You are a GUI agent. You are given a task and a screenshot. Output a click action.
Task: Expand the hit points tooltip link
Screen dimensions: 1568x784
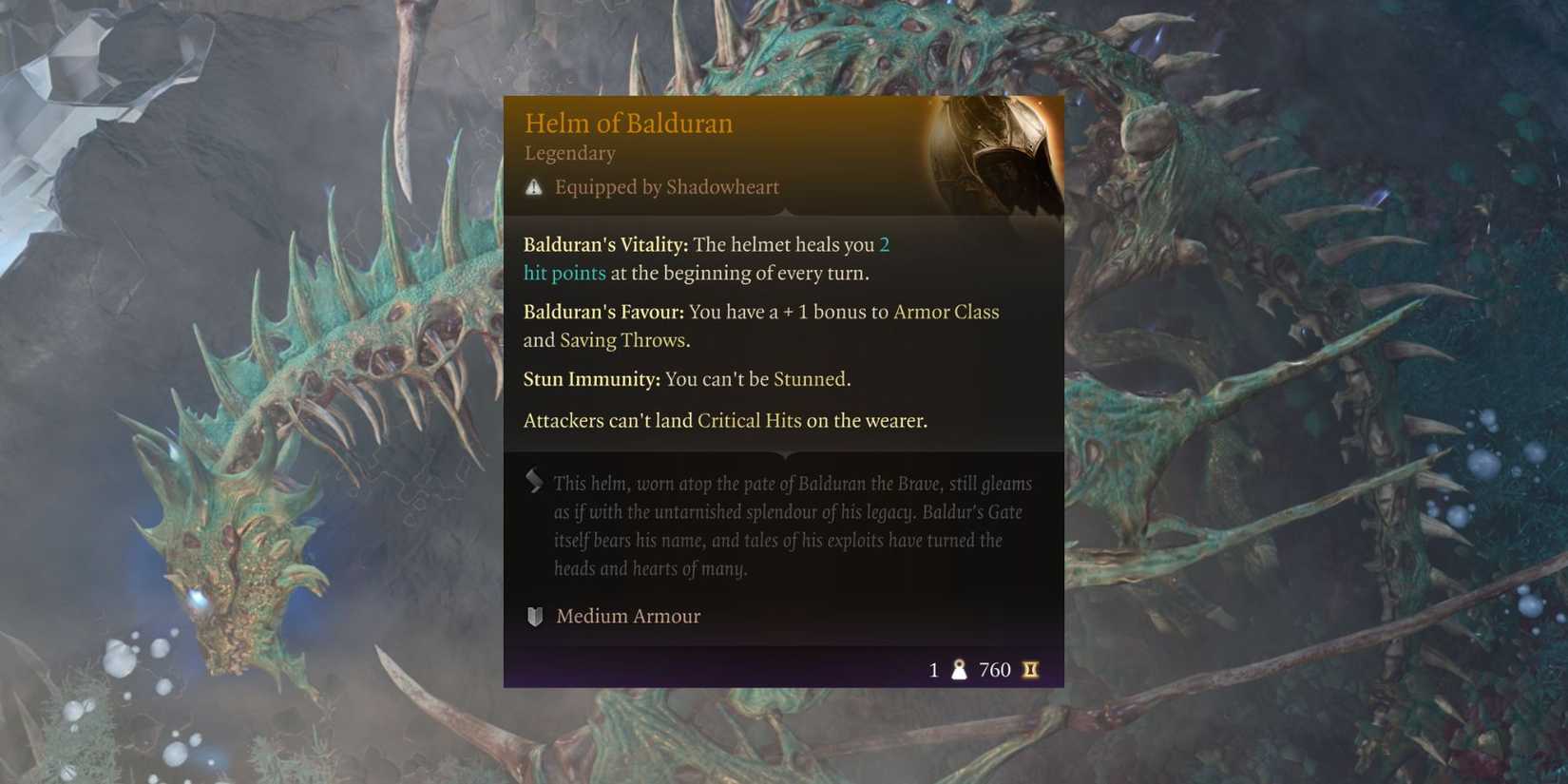pos(564,273)
